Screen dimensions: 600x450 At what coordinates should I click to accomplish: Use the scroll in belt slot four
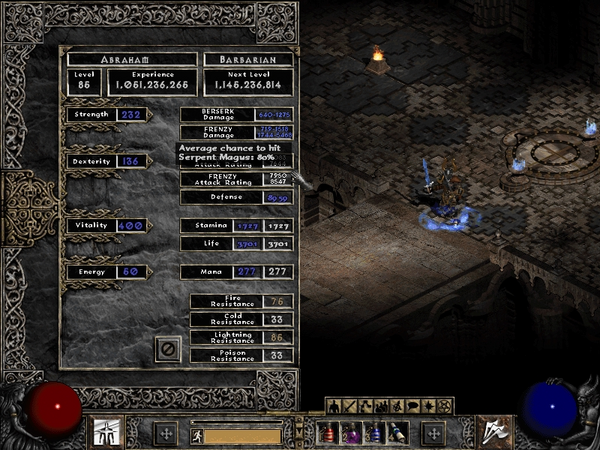398,433
